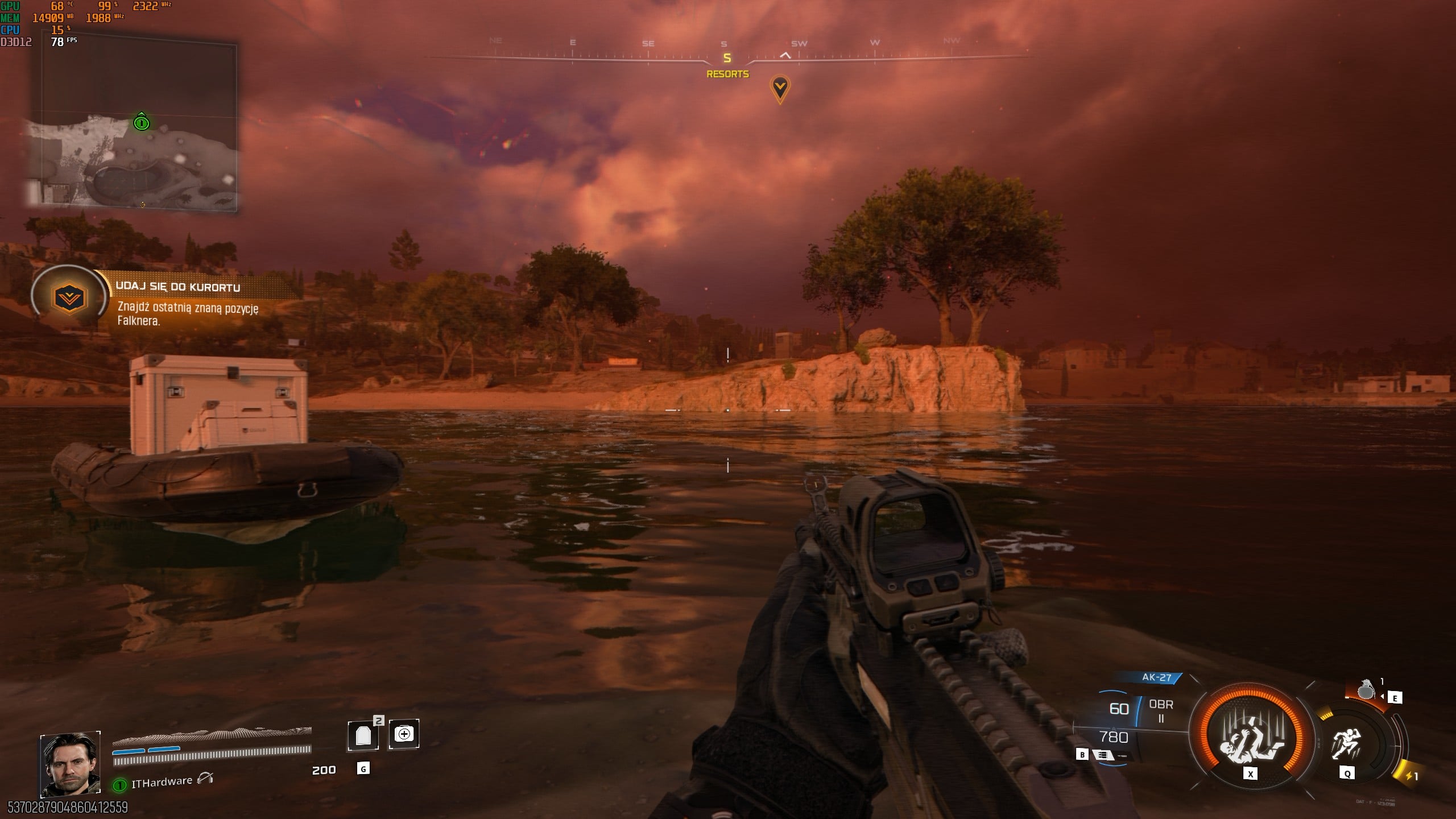
Task: Select the armor plate slot
Action: click(x=363, y=735)
